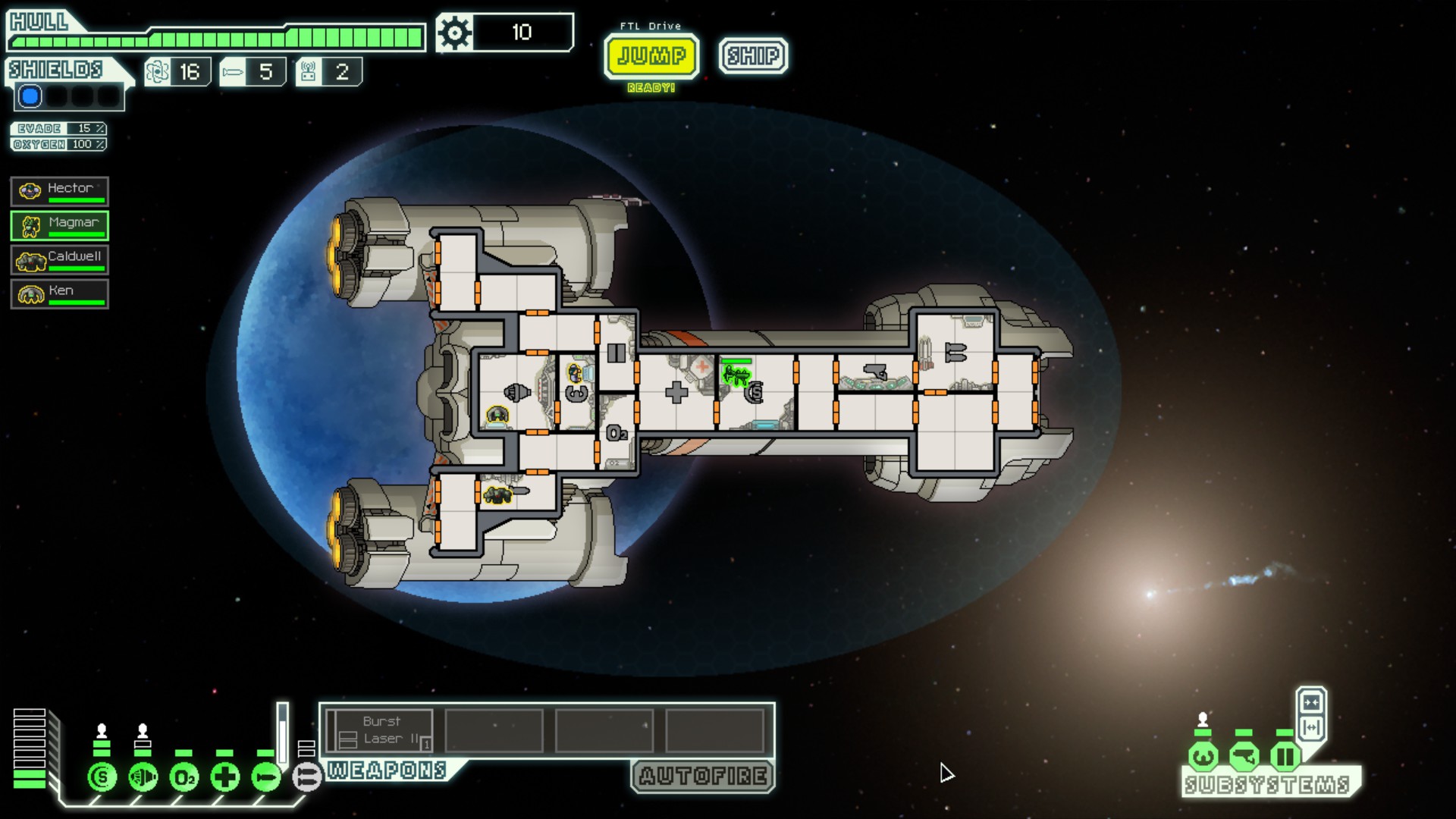Click the green single-missile system icon

click(x=266, y=777)
